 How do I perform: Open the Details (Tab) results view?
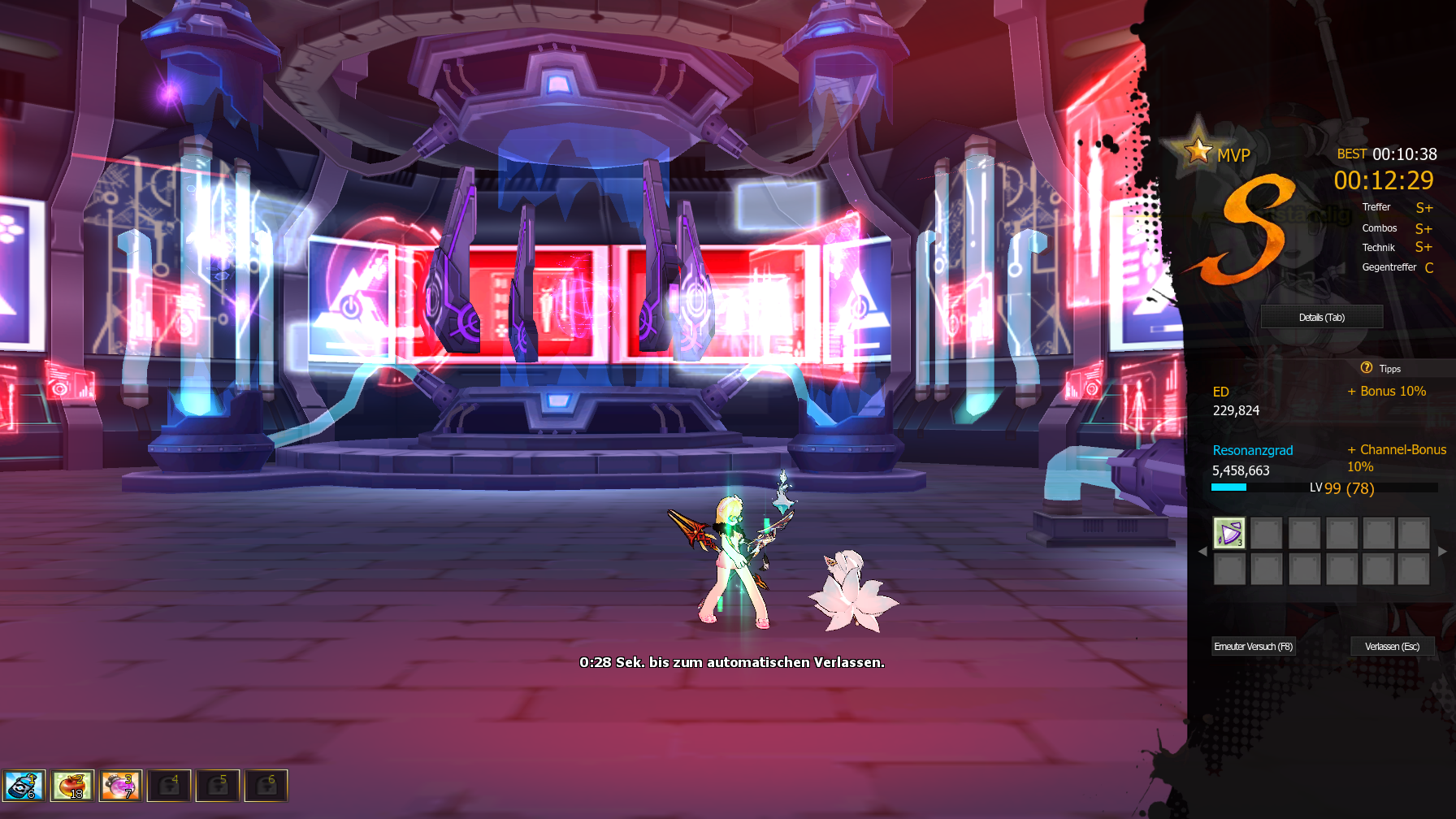[x=1321, y=317]
